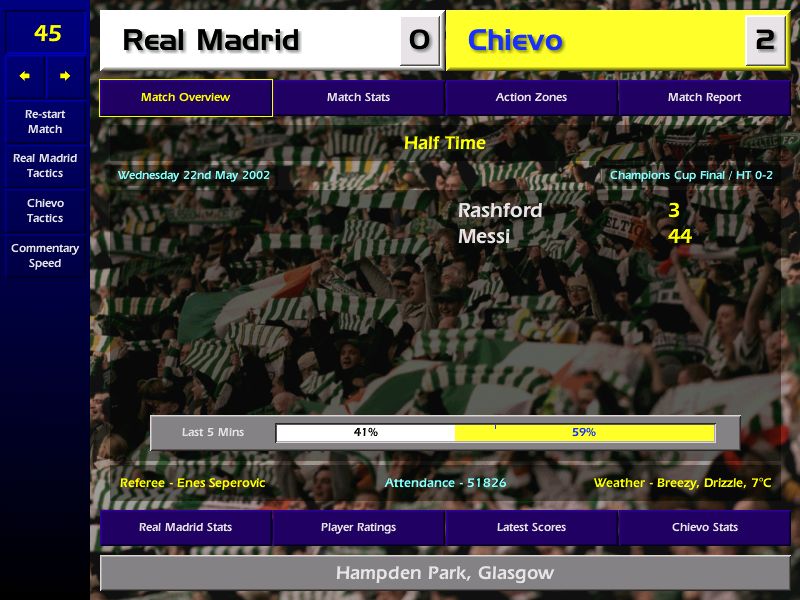View Real Madrid Stats

(186, 527)
